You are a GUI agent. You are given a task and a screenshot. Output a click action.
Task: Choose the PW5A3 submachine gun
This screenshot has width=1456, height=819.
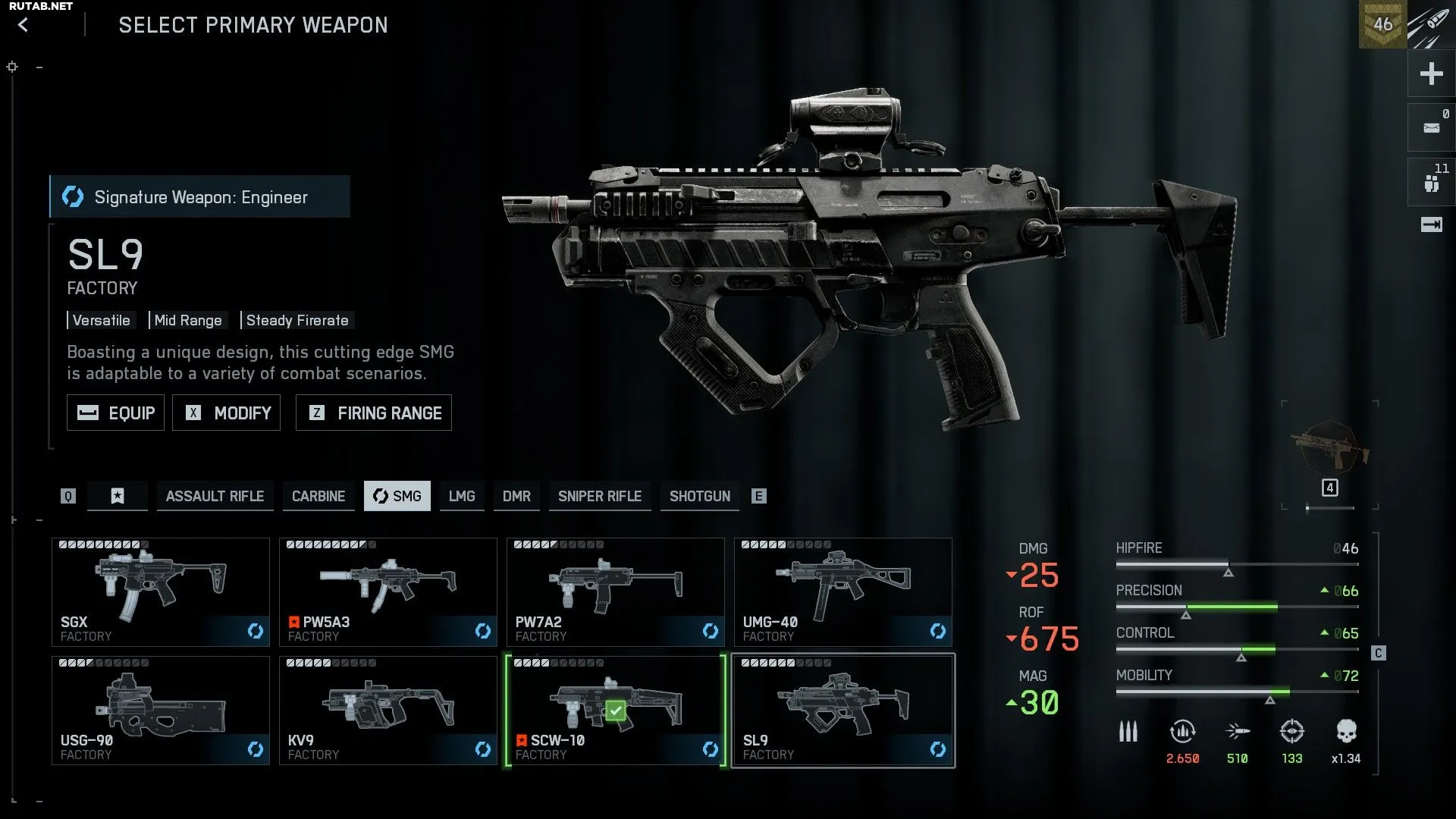point(388,592)
